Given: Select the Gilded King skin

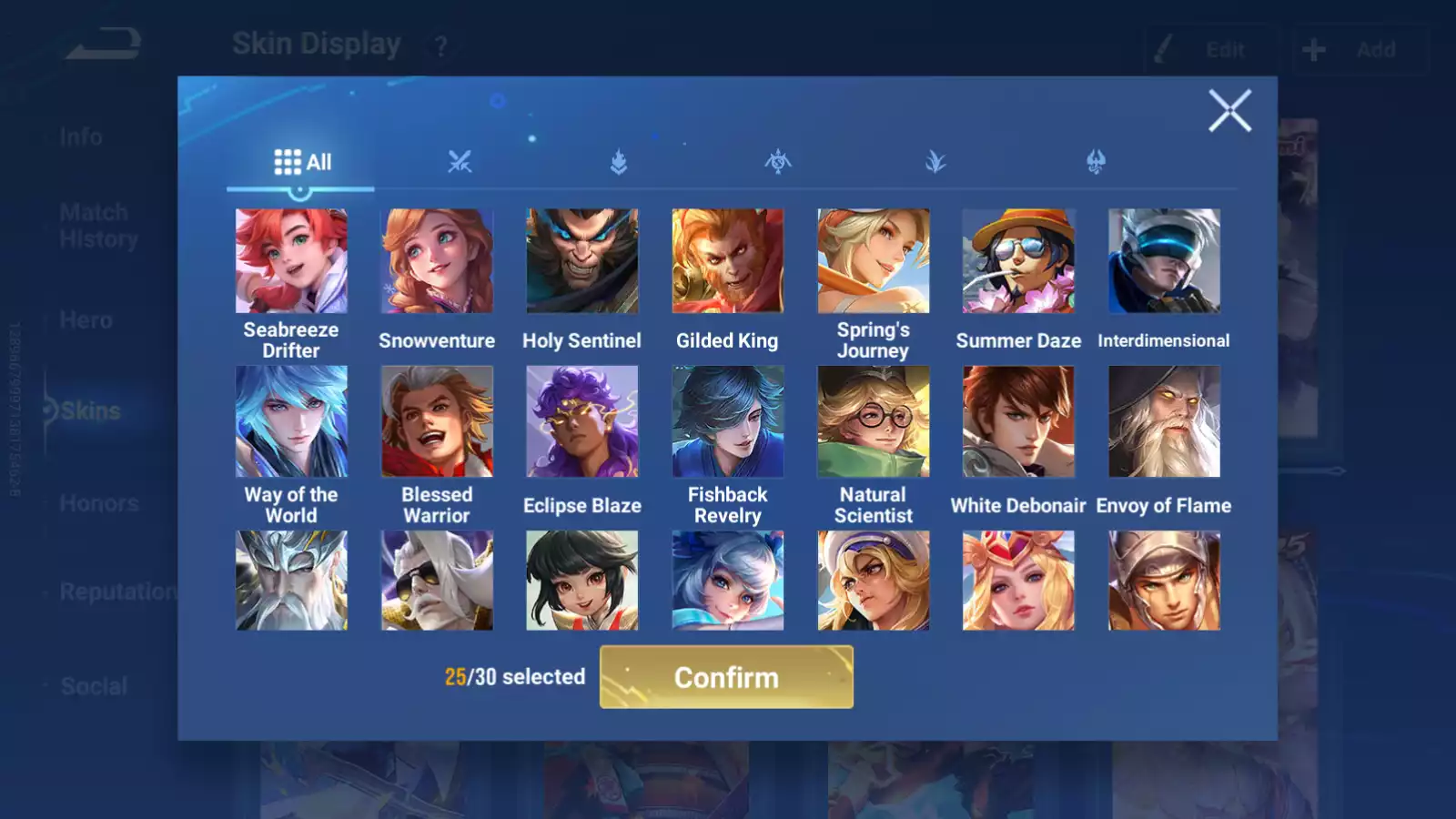Looking at the screenshot, I should tap(727, 261).
